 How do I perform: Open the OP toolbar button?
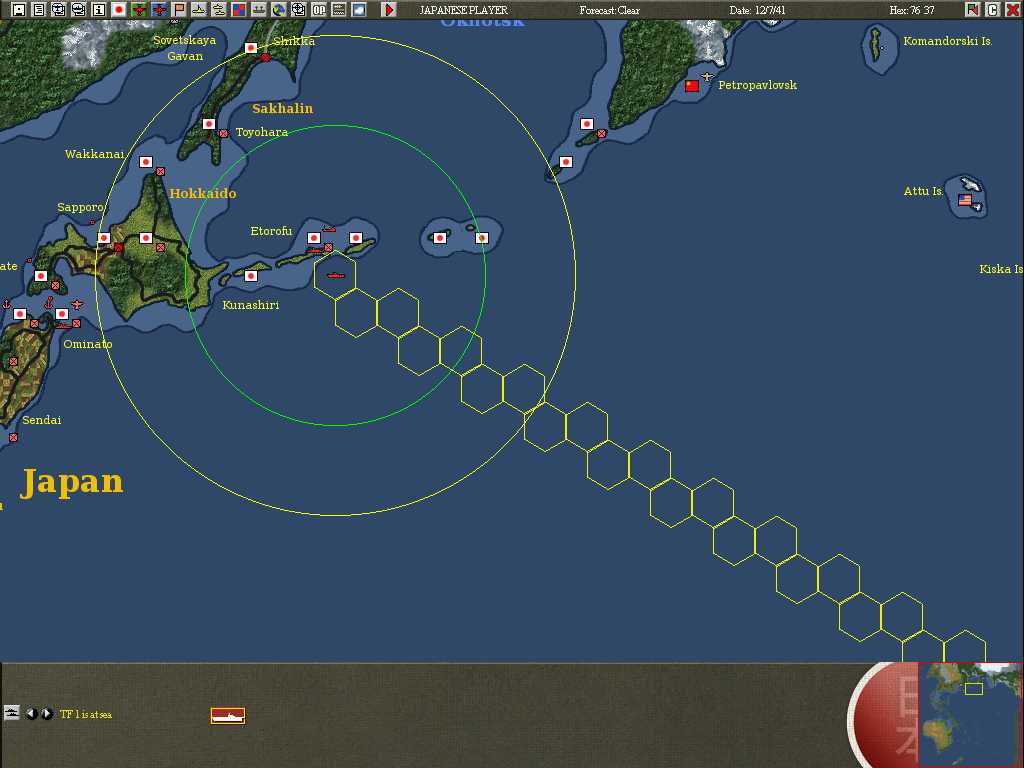(x=319, y=10)
